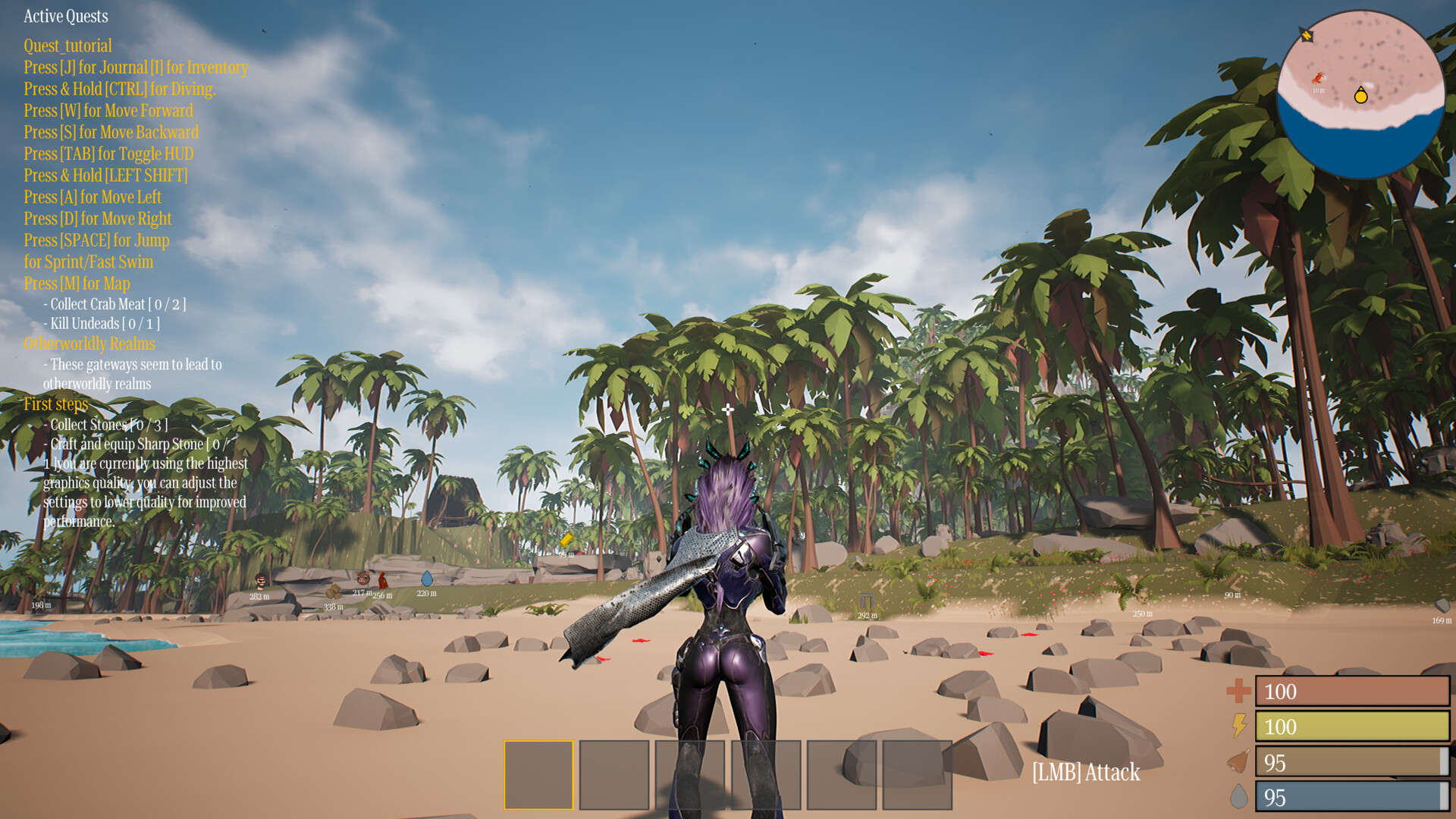This screenshot has width=1456, height=819.
Task: Click the NPC head marker at 282 m
Action: (260, 581)
